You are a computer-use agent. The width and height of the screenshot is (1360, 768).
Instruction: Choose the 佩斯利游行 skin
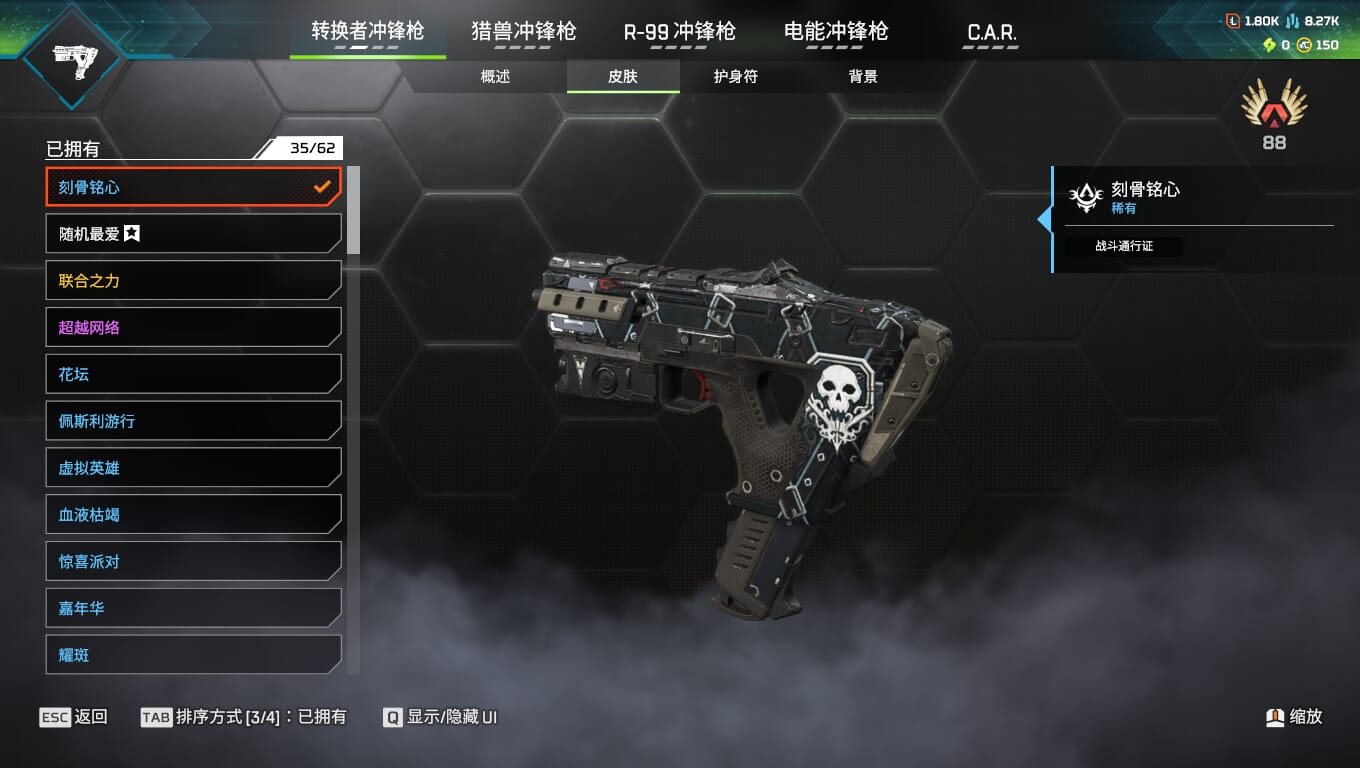[193, 421]
